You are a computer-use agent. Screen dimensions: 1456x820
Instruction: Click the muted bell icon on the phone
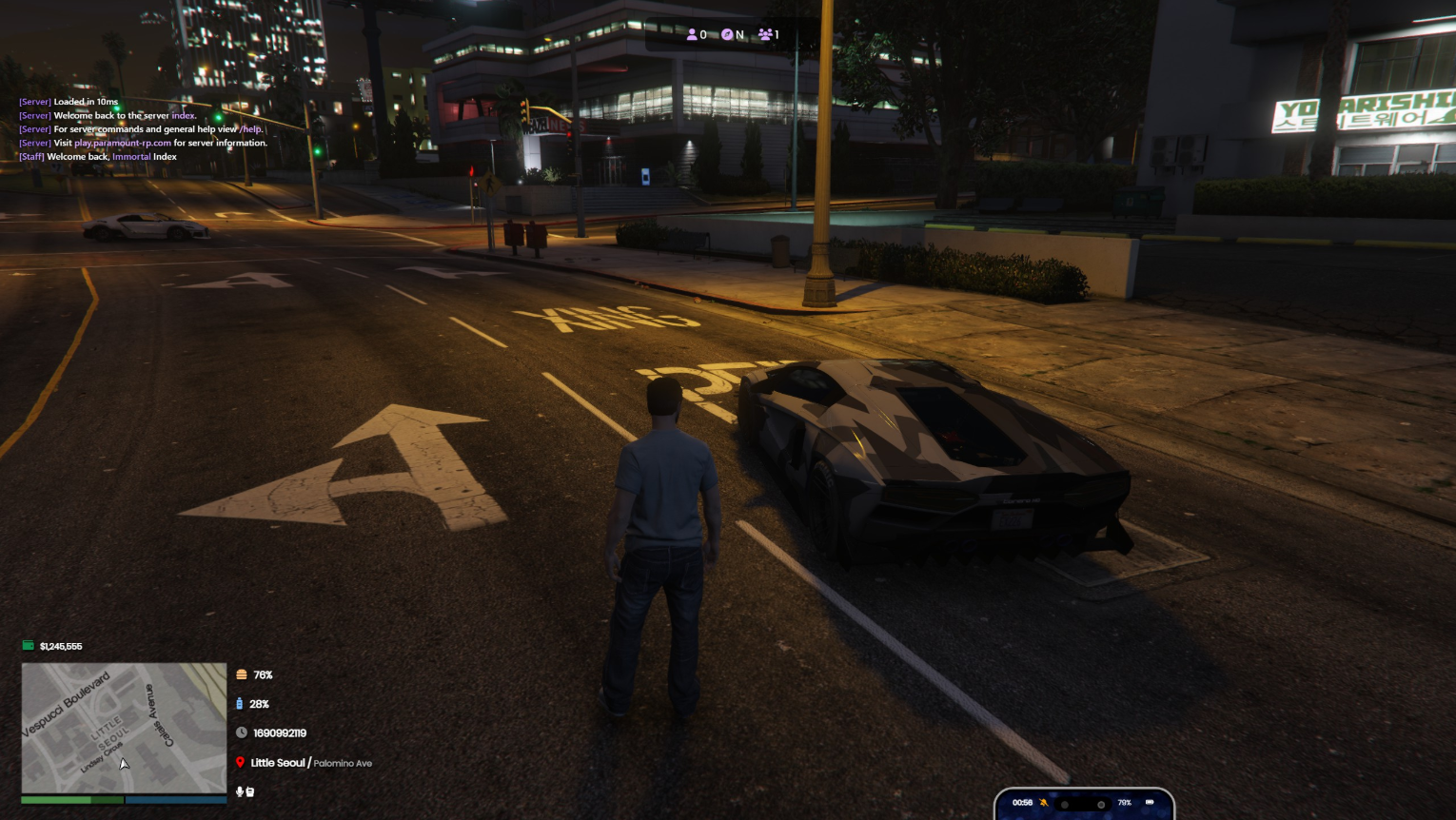click(x=1044, y=803)
